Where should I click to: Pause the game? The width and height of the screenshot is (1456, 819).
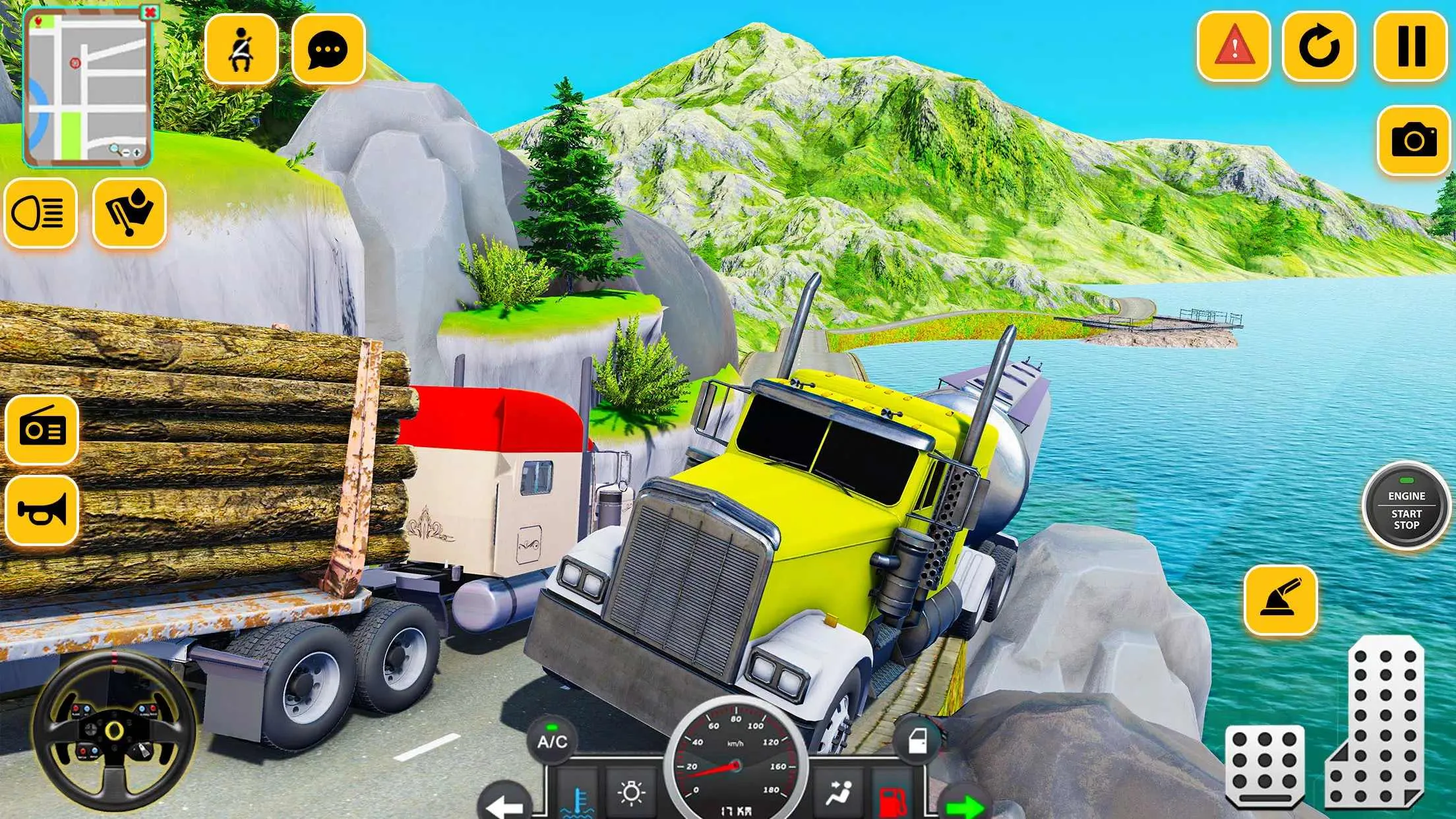1410,46
